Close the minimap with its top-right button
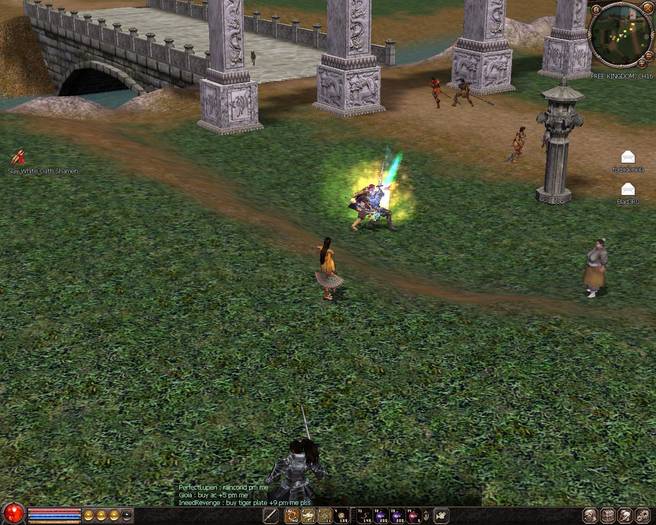 (x=647, y=8)
